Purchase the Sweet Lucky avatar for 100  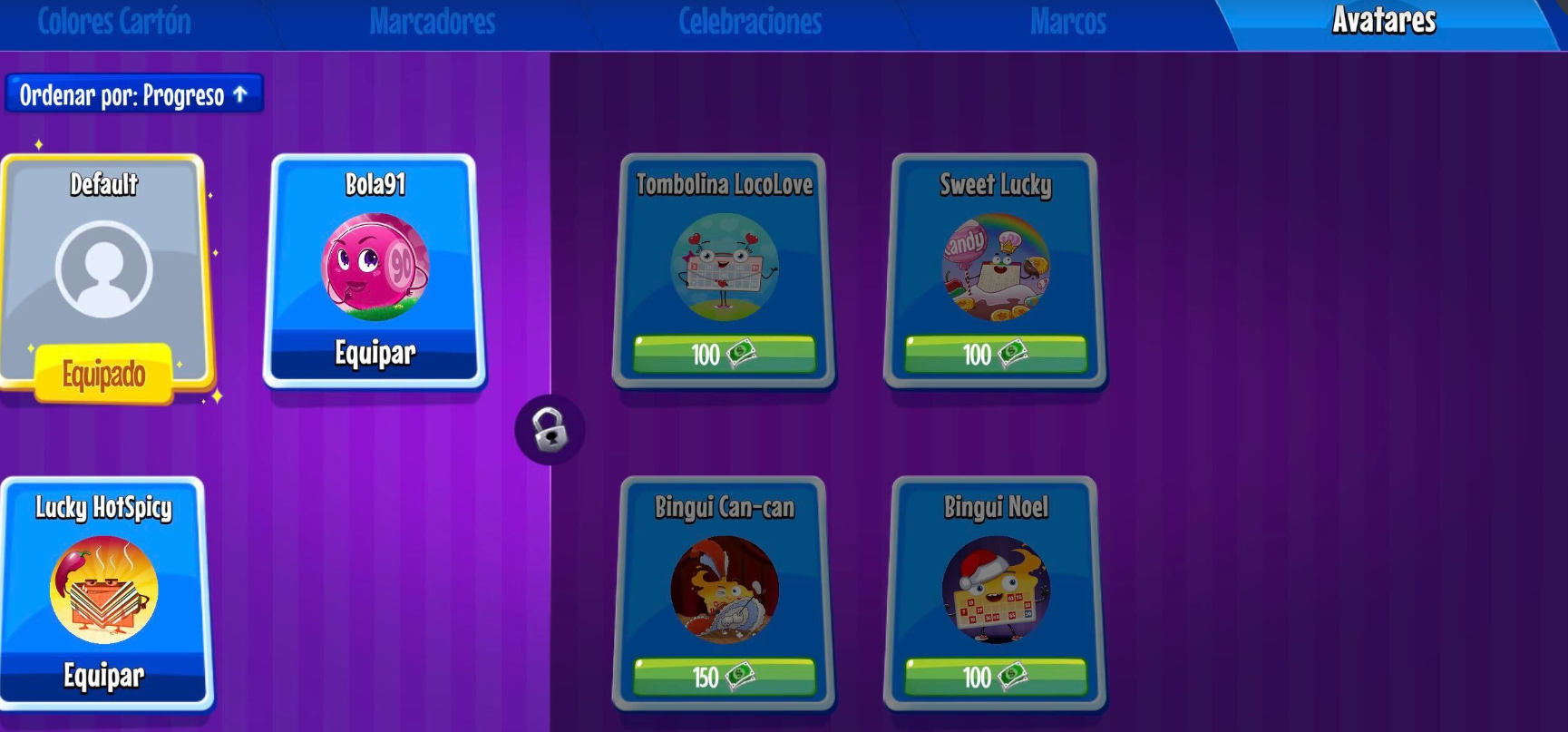tap(995, 354)
